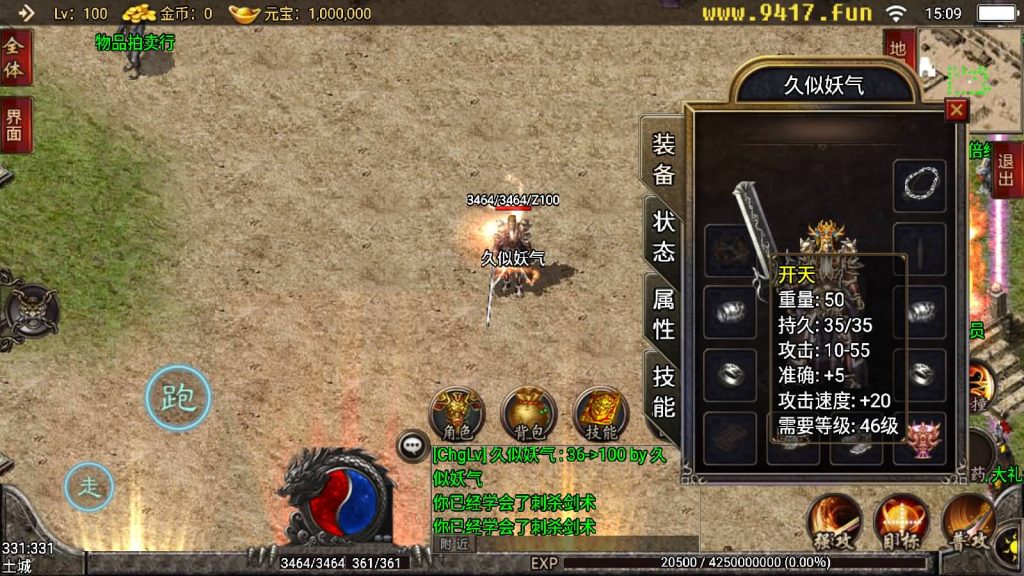Toggle the 跑 run mode button
1024x576 pixels.
[x=178, y=398]
